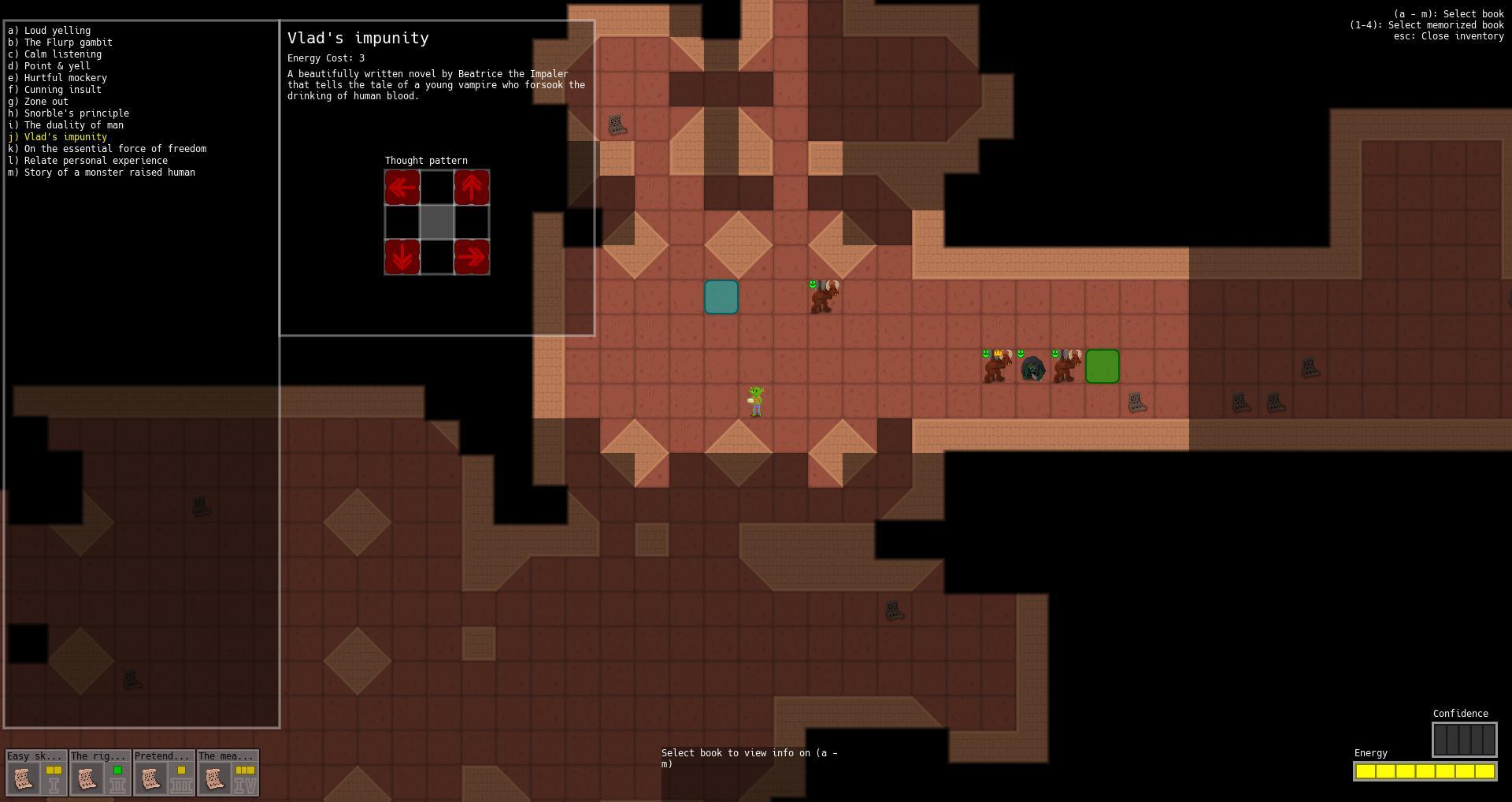1512x802 pixels.
Task: Click the green goblin player character
Action: [x=754, y=399]
